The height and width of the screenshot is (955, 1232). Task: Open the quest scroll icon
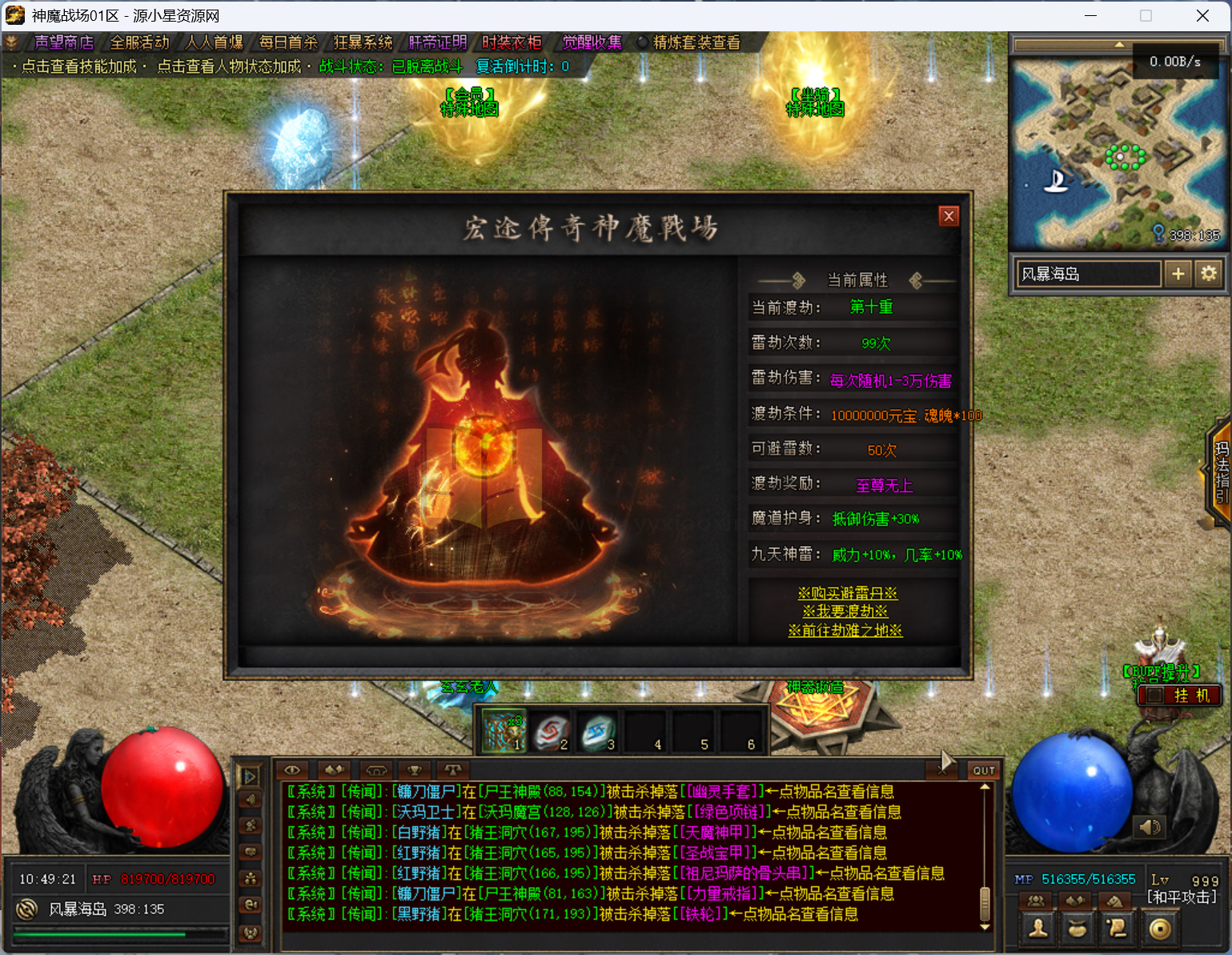click(1118, 927)
